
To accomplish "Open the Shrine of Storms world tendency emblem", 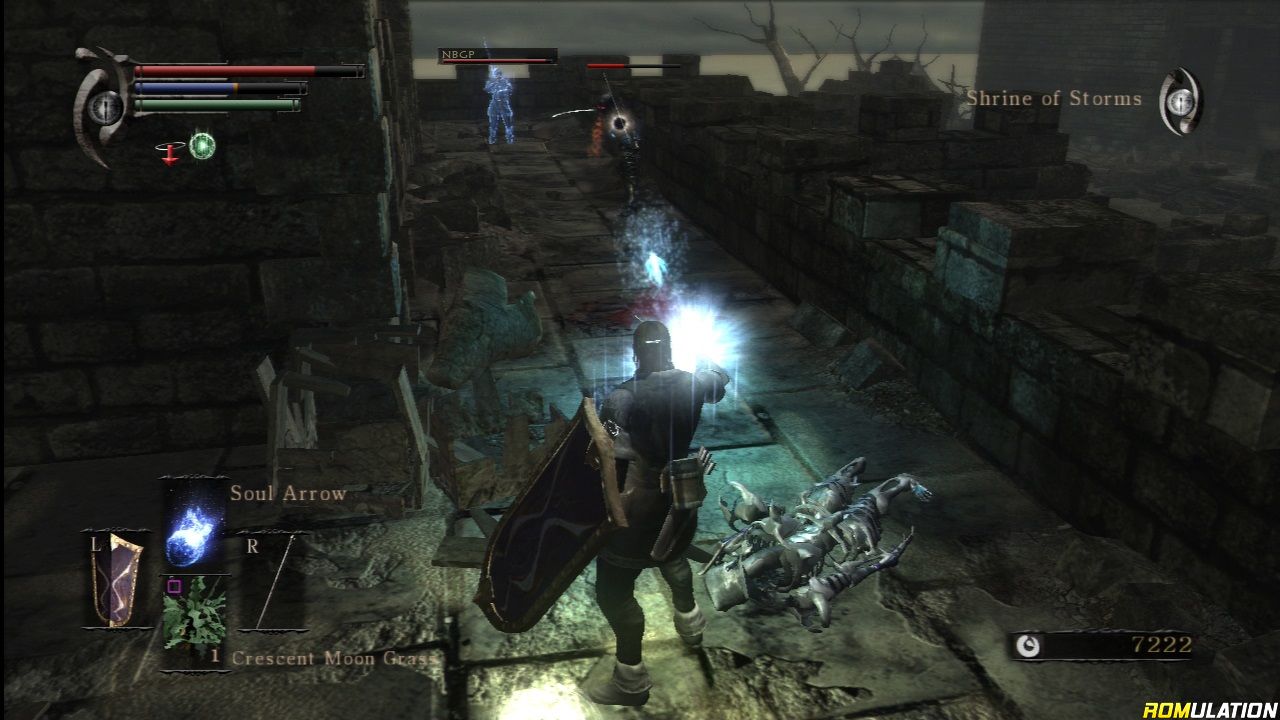I will coord(1181,101).
